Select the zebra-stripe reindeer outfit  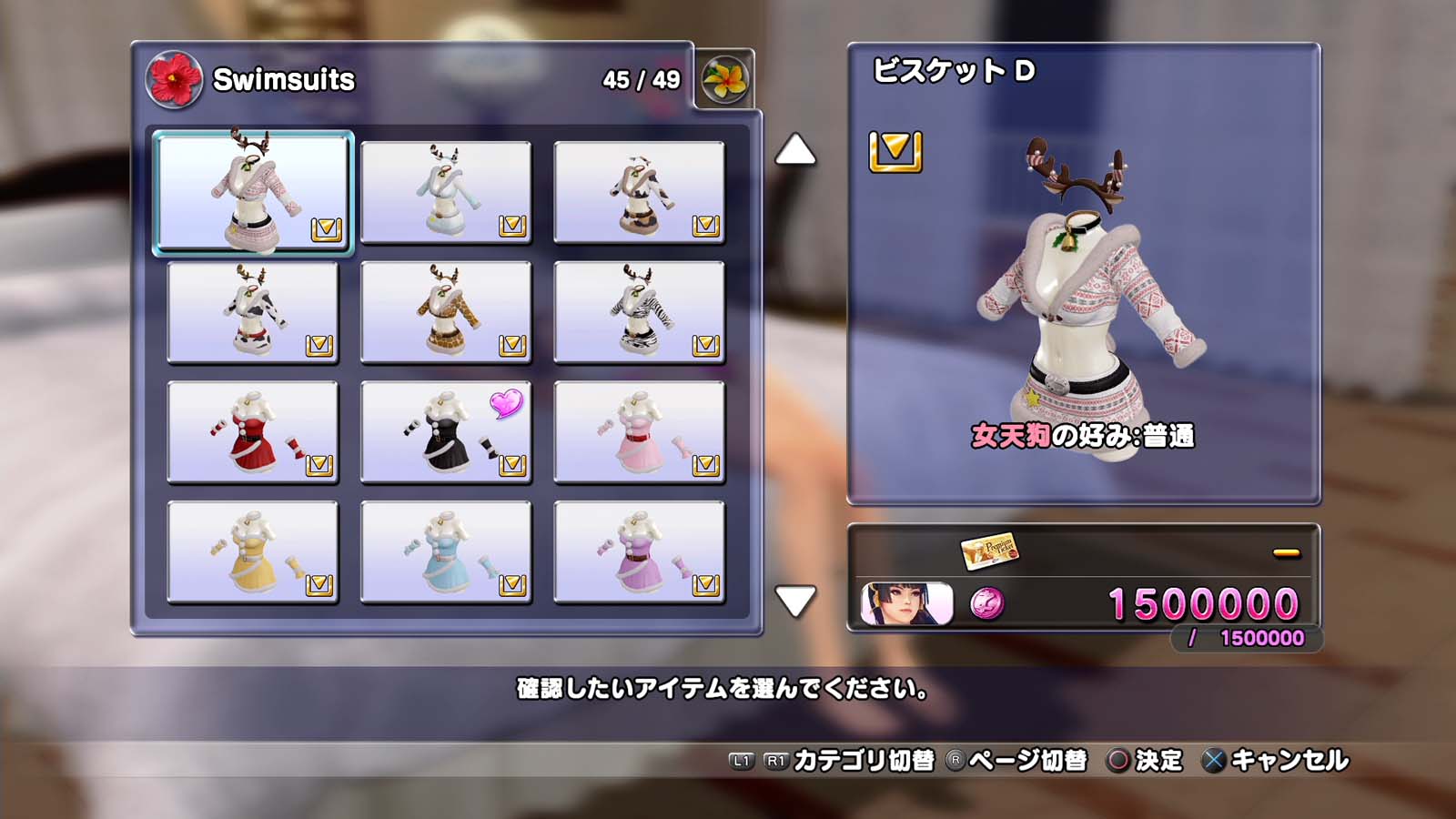(639, 312)
